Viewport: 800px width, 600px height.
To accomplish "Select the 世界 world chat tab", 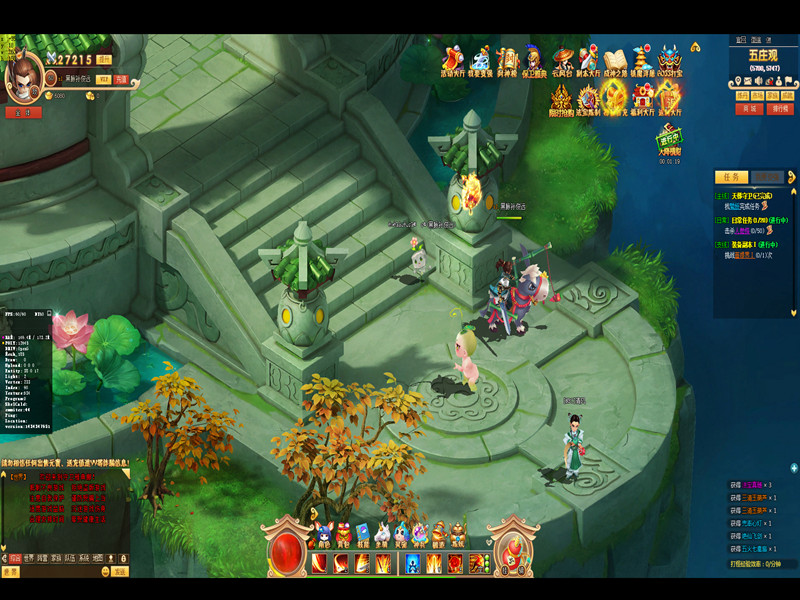I will pyautogui.click(x=29, y=557).
